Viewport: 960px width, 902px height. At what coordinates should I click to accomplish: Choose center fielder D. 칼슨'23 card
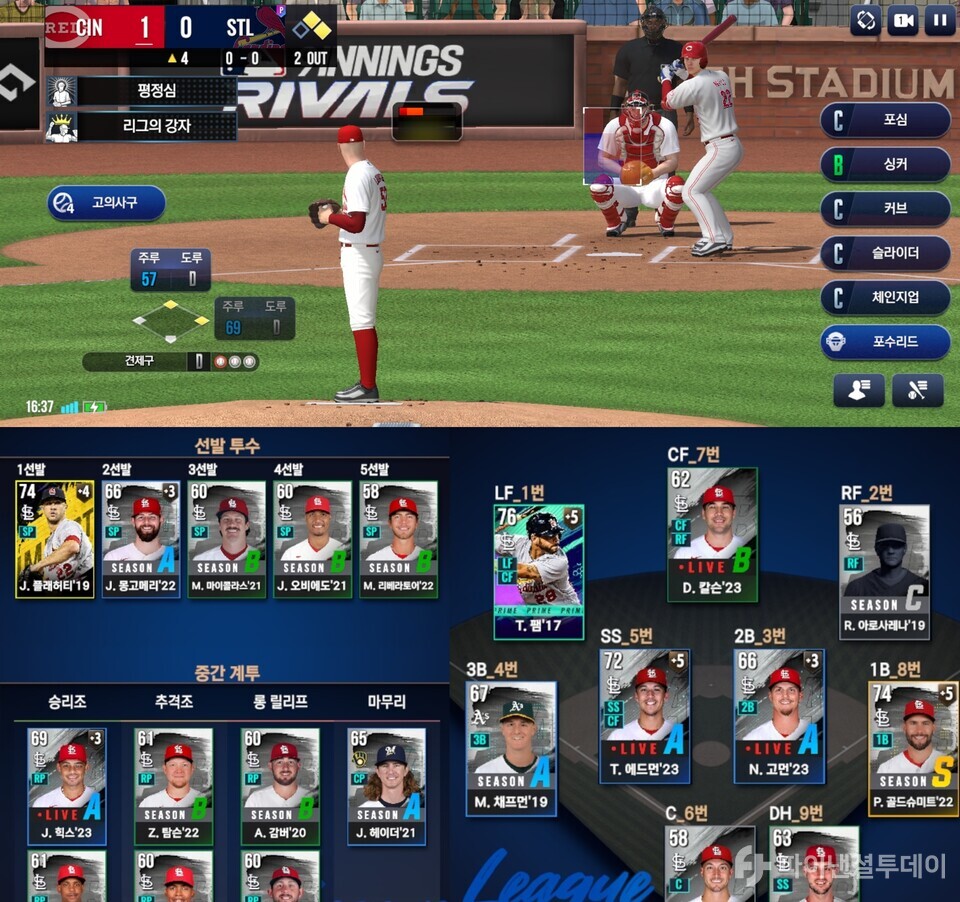pos(711,534)
